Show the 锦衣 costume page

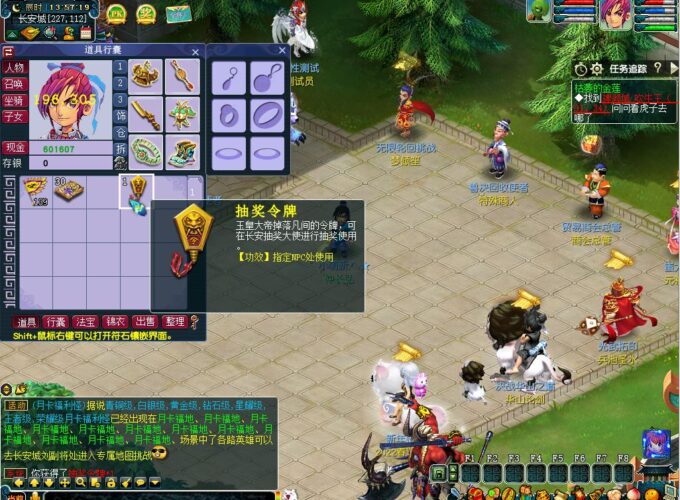coord(115,322)
